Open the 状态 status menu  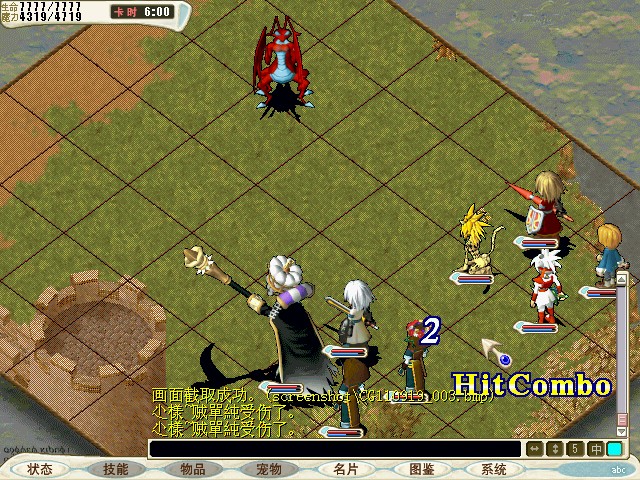pos(40,469)
